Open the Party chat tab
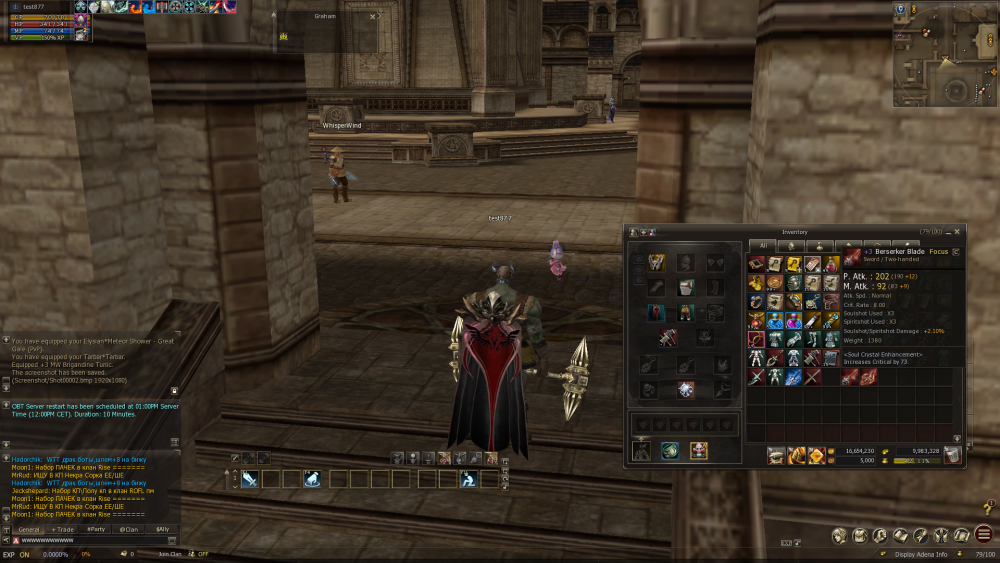This screenshot has width=1000, height=563. [x=96, y=529]
